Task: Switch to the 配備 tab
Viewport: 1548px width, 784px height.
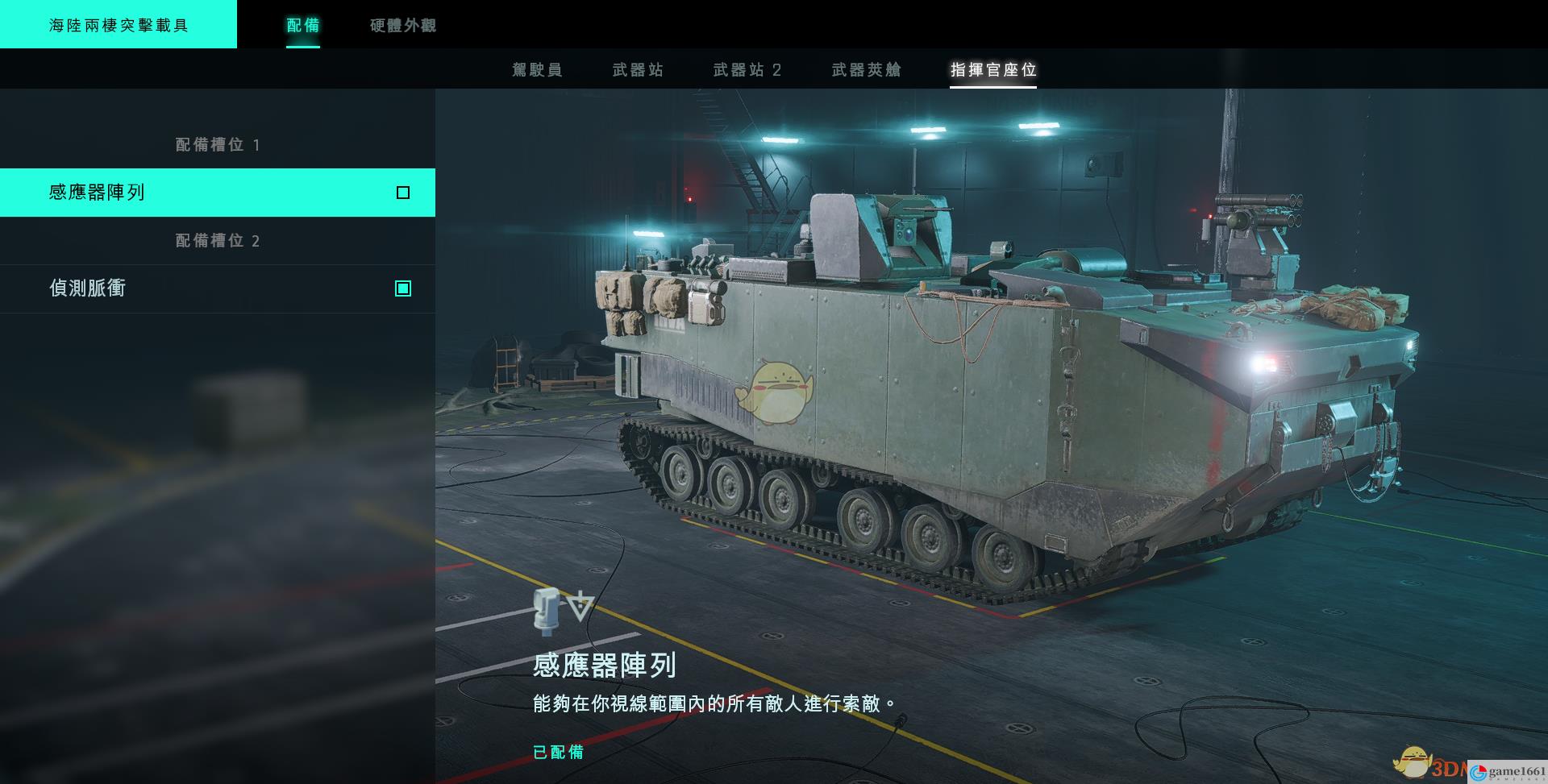Action: point(303,26)
